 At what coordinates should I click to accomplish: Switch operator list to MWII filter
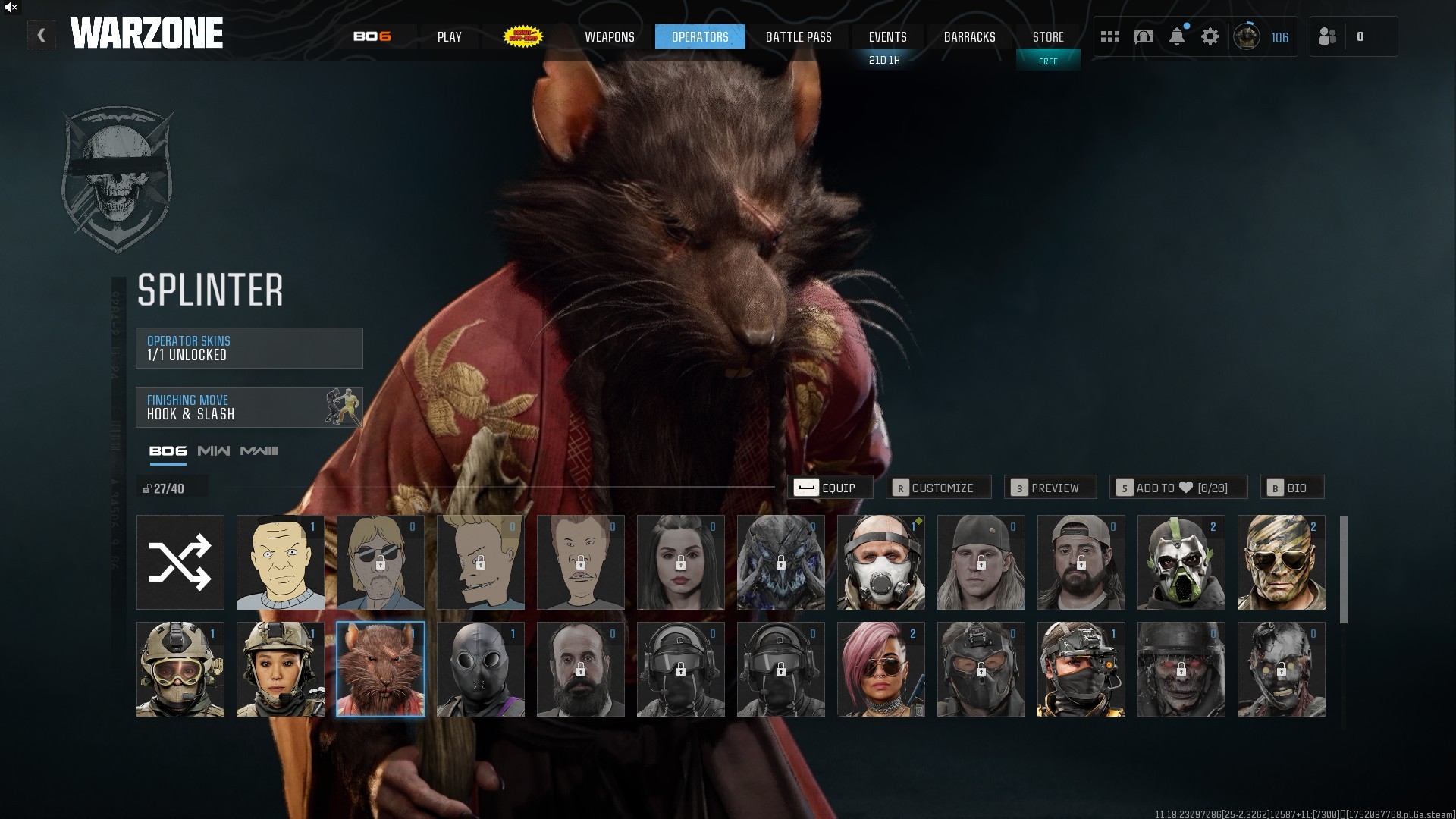point(213,451)
